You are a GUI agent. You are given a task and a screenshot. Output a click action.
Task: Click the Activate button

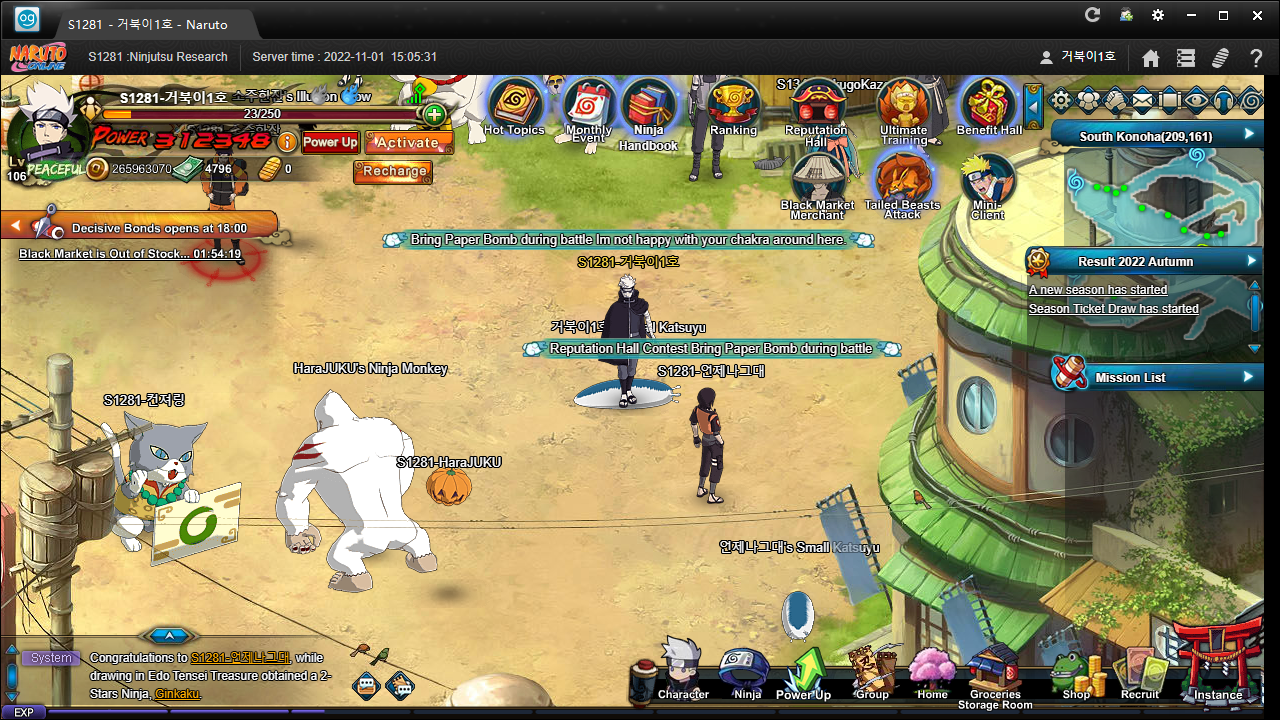click(x=408, y=142)
